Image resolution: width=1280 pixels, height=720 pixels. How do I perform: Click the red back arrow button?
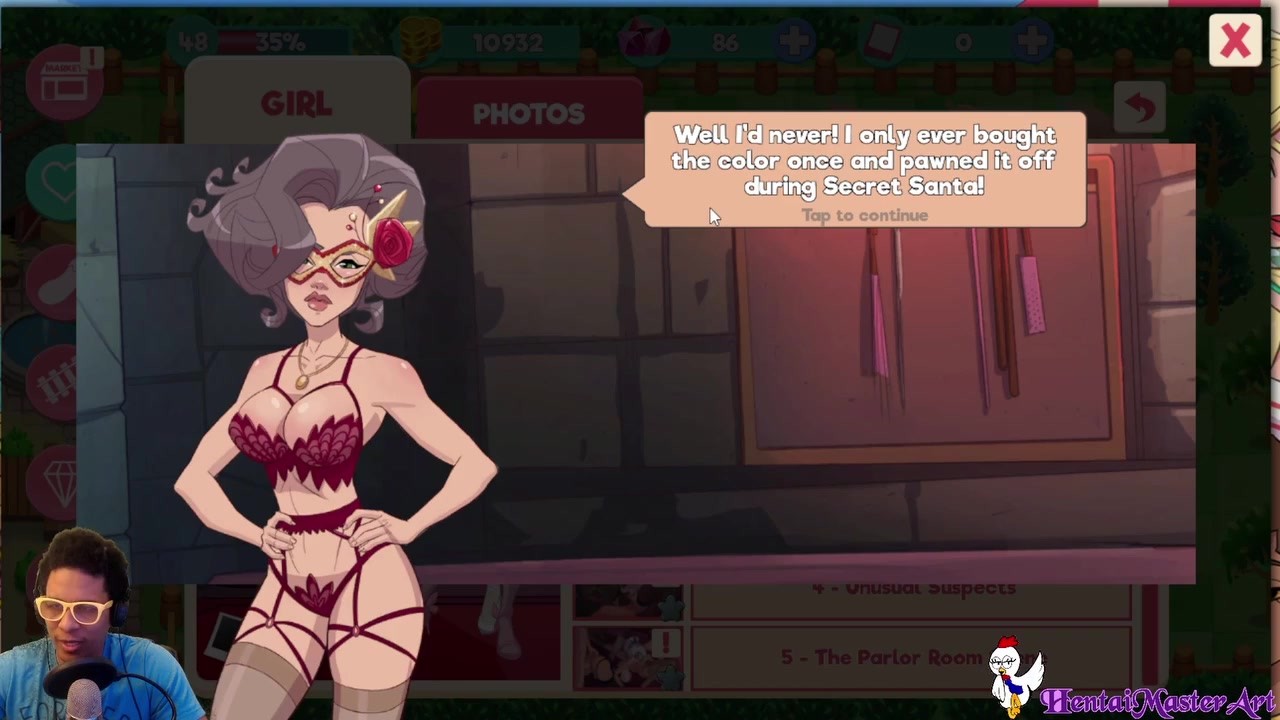(1140, 108)
